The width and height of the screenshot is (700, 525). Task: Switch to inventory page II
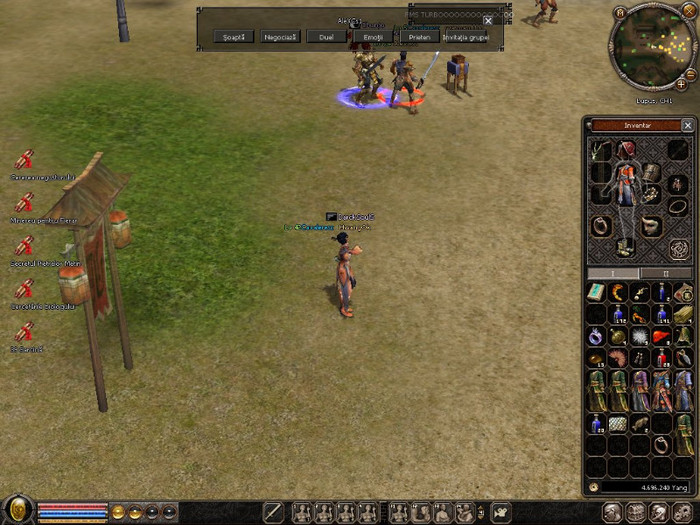point(667,272)
